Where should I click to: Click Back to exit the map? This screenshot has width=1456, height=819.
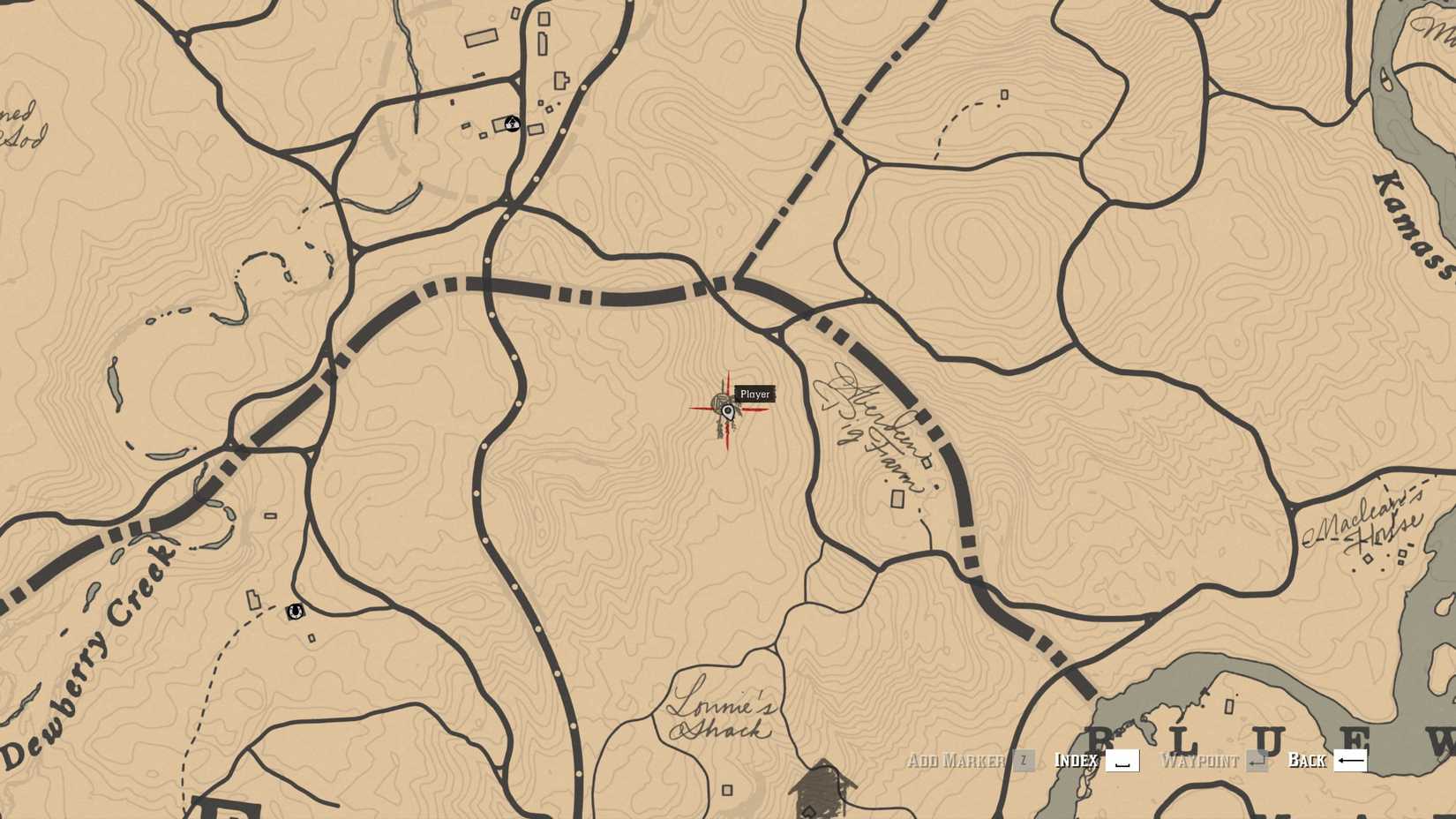(x=1310, y=760)
